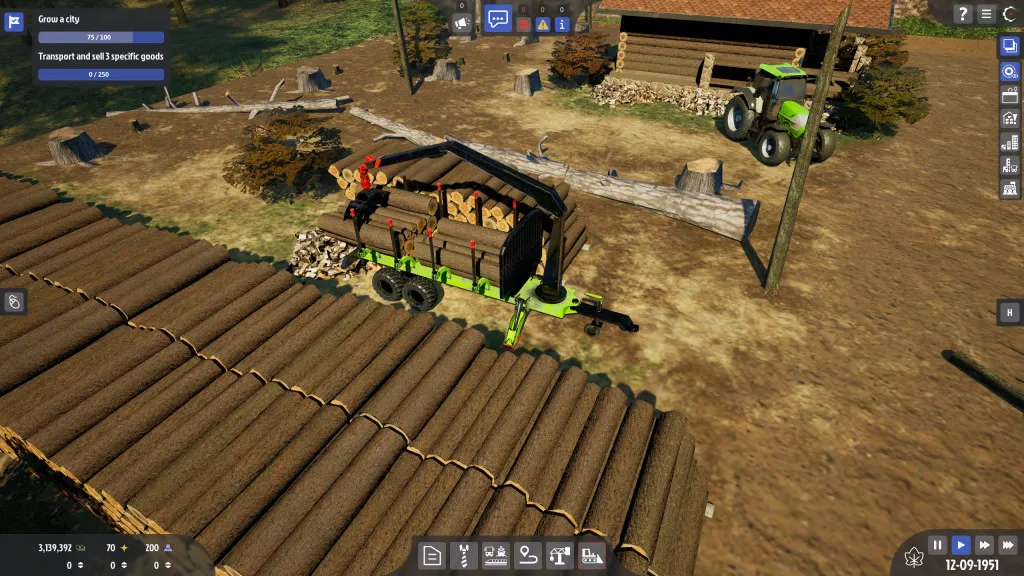Open the vehicles transport menu
Screen dimensions: 1024x576
tap(494, 556)
